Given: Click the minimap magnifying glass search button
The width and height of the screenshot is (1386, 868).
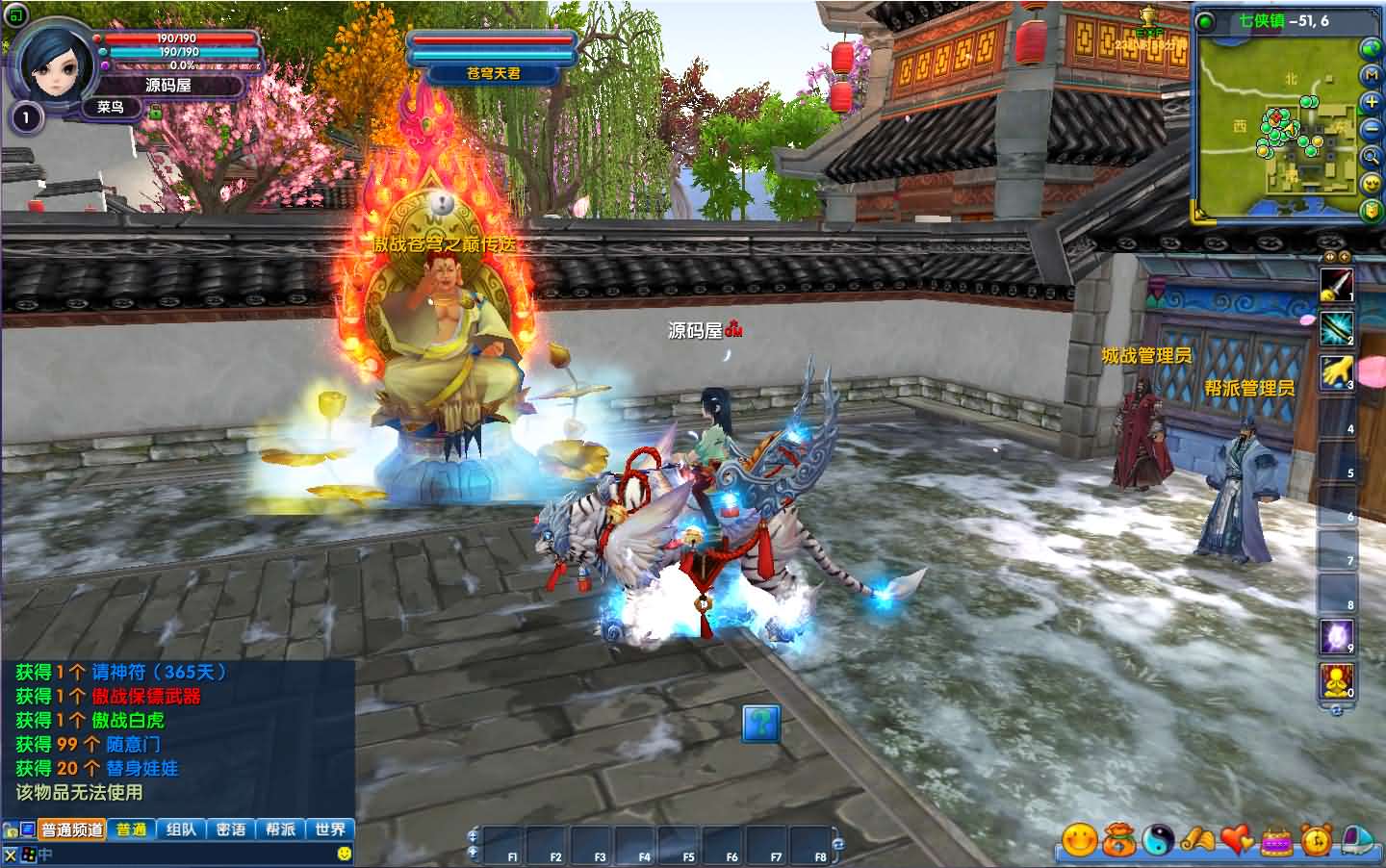Looking at the screenshot, I should tap(1371, 156).
